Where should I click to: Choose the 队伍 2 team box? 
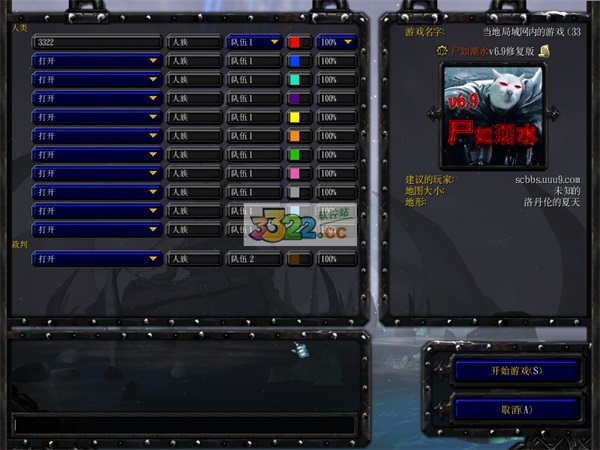[x=253, y=259]
